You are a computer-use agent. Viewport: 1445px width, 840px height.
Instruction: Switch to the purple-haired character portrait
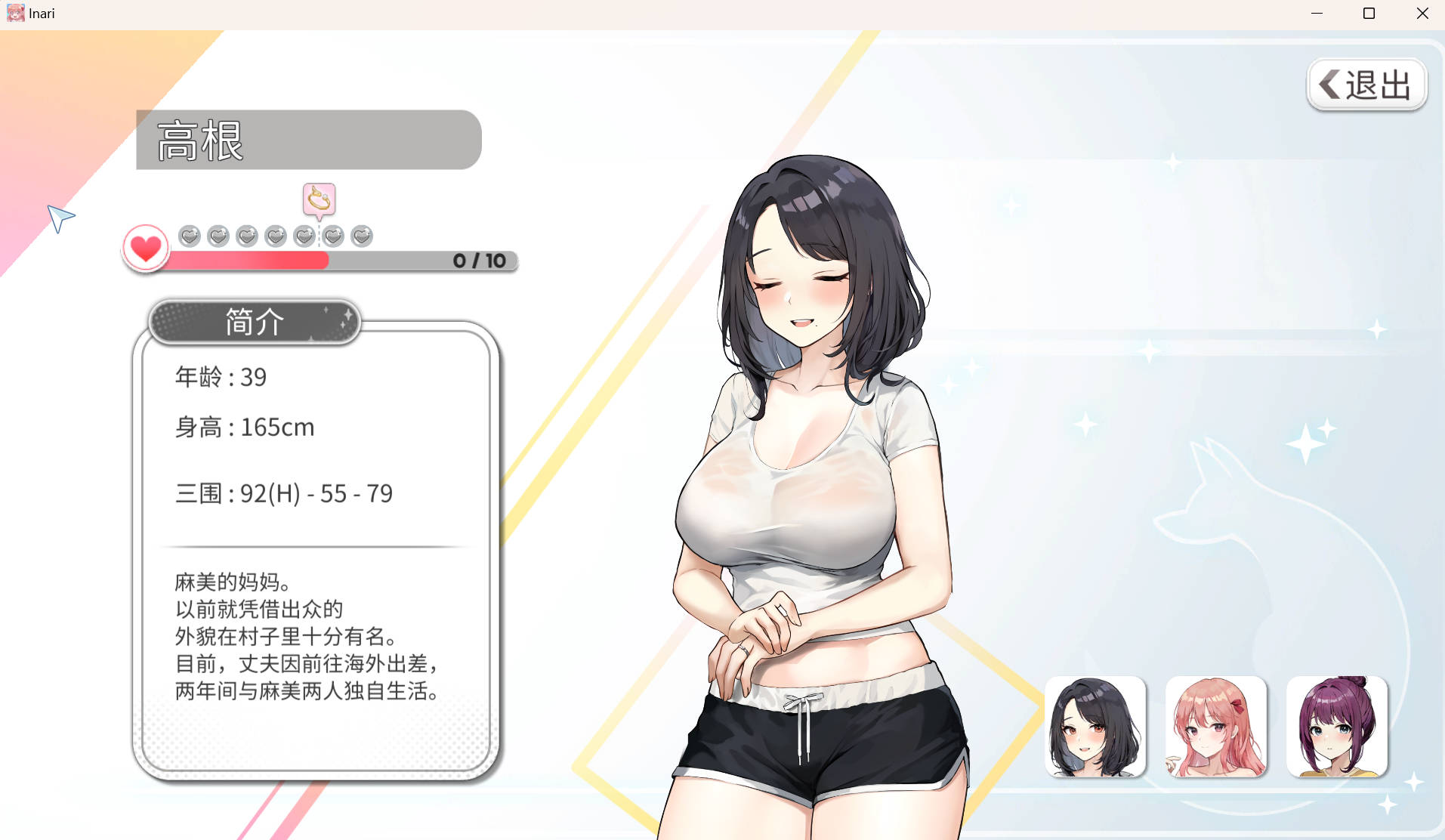click(x=1337, y=727)
